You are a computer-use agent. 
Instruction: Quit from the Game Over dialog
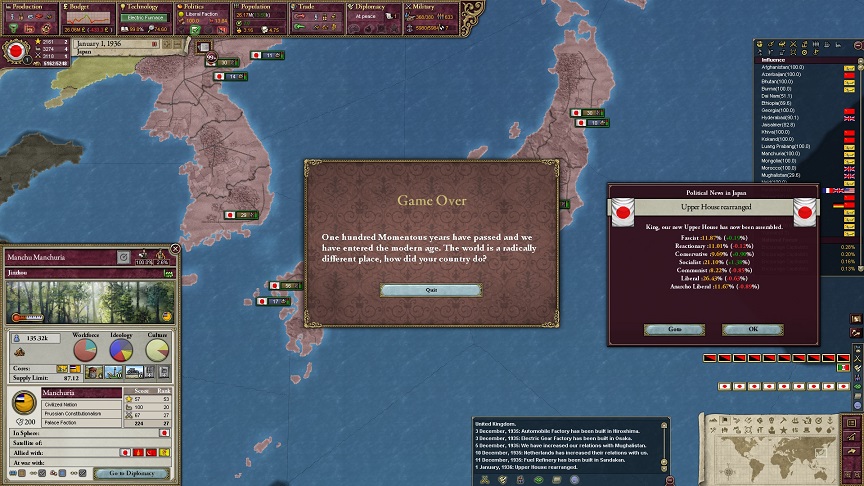431,290
